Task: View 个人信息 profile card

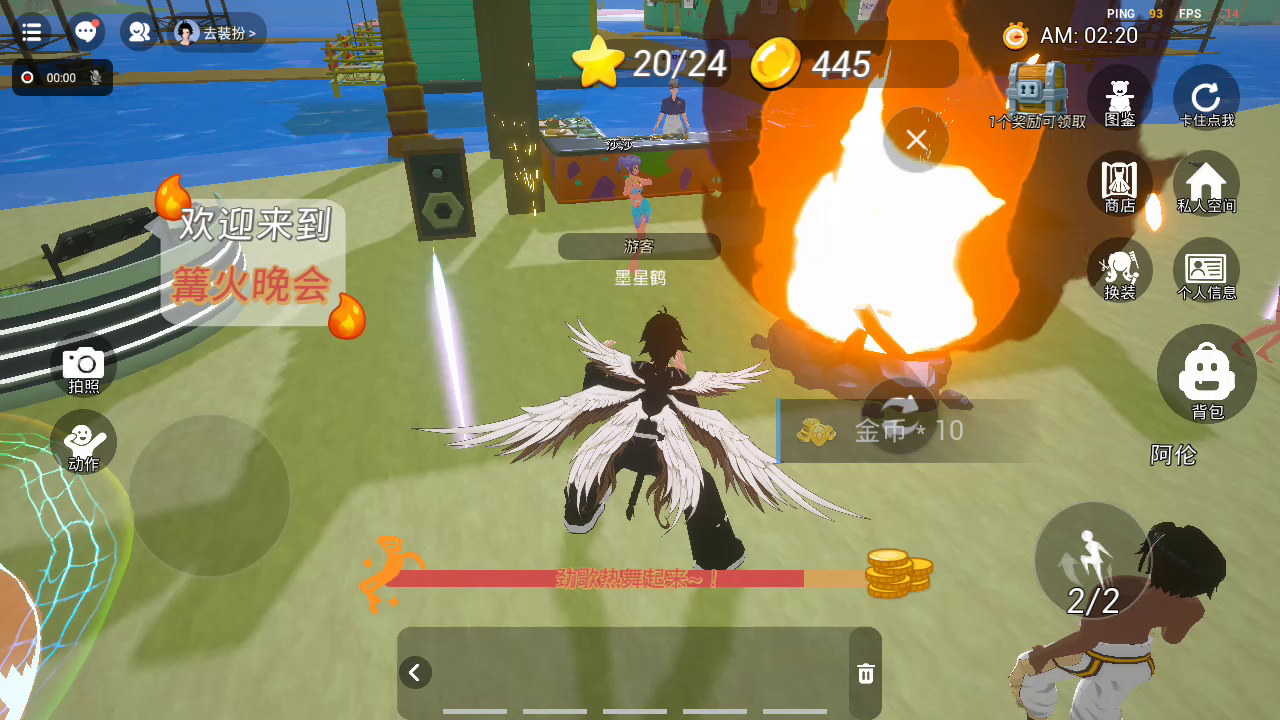Action: 1206,270
